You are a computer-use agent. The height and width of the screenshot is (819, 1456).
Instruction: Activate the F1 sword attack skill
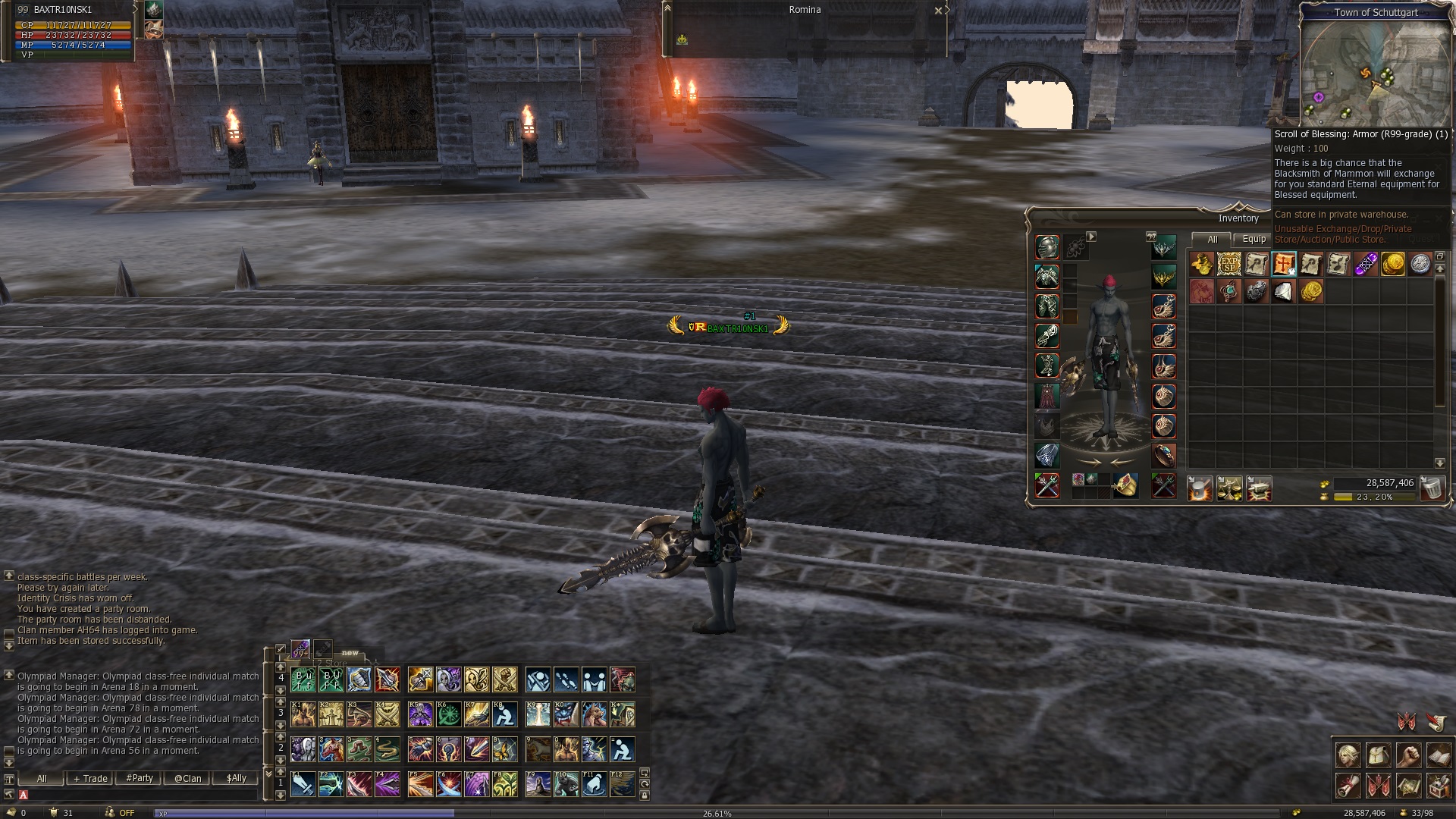pyautogui.click(x=303, y=784)
